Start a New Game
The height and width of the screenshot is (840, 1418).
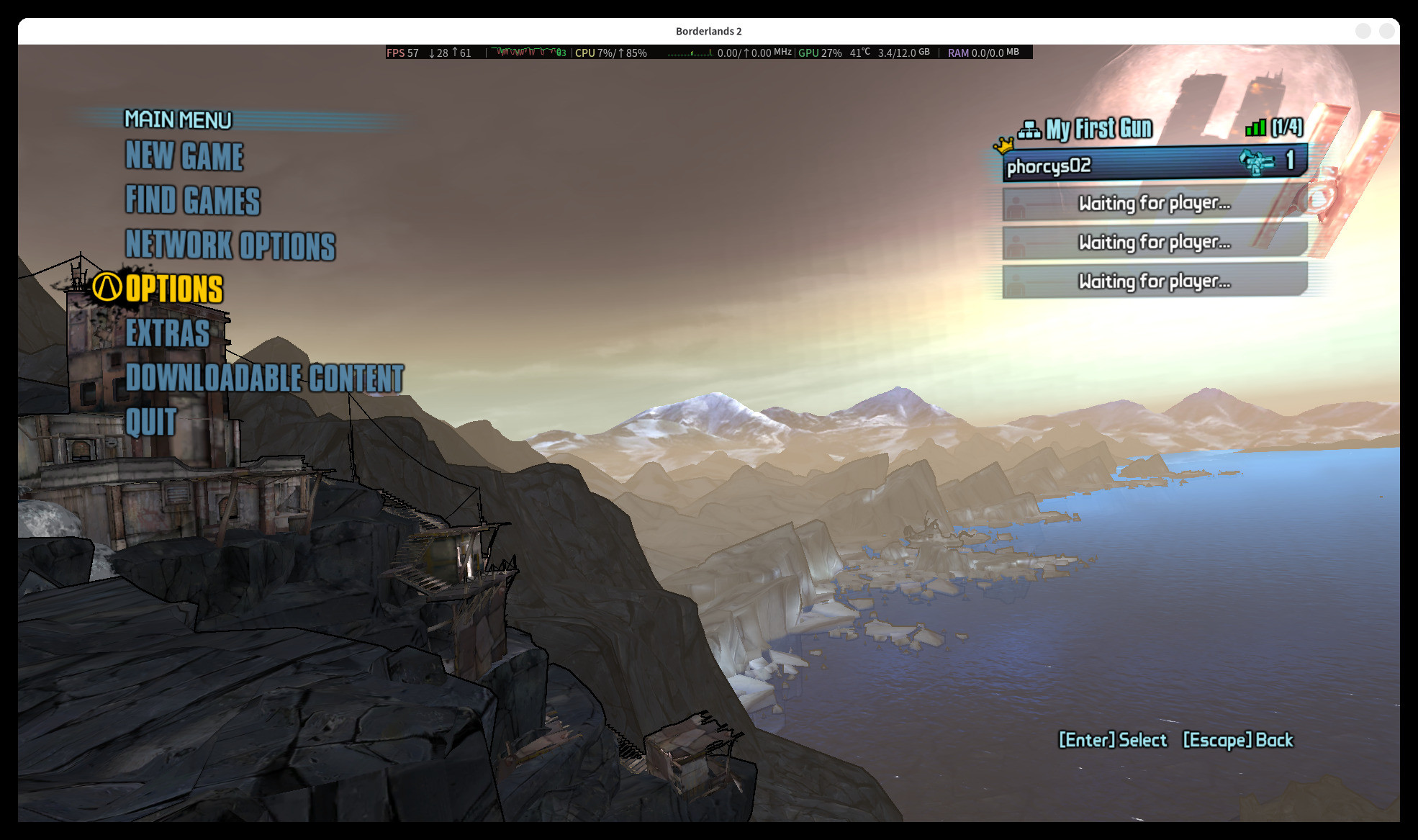coord(184,156)
